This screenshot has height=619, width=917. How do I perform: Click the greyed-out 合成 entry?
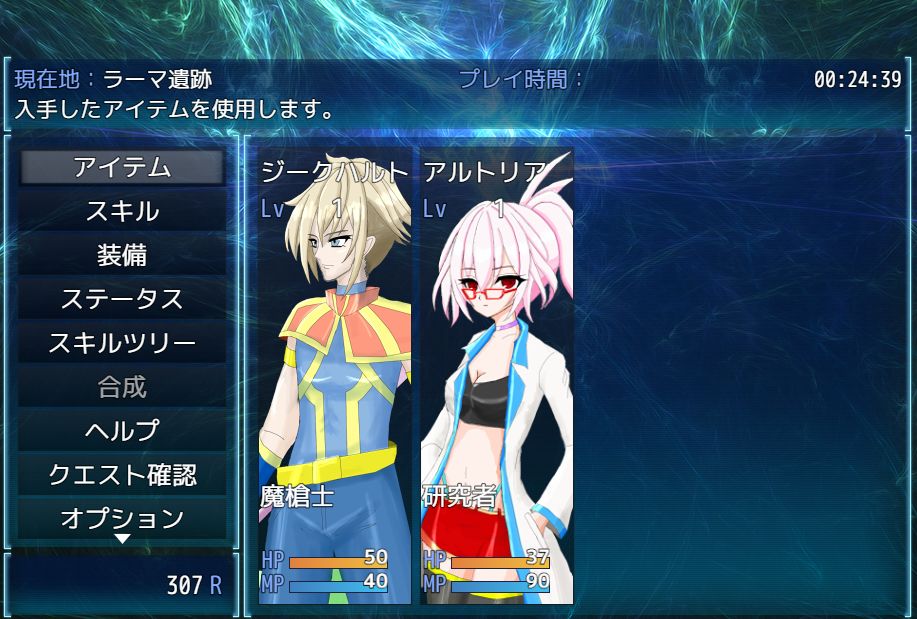pyautogui.click(x=122, y=387)
